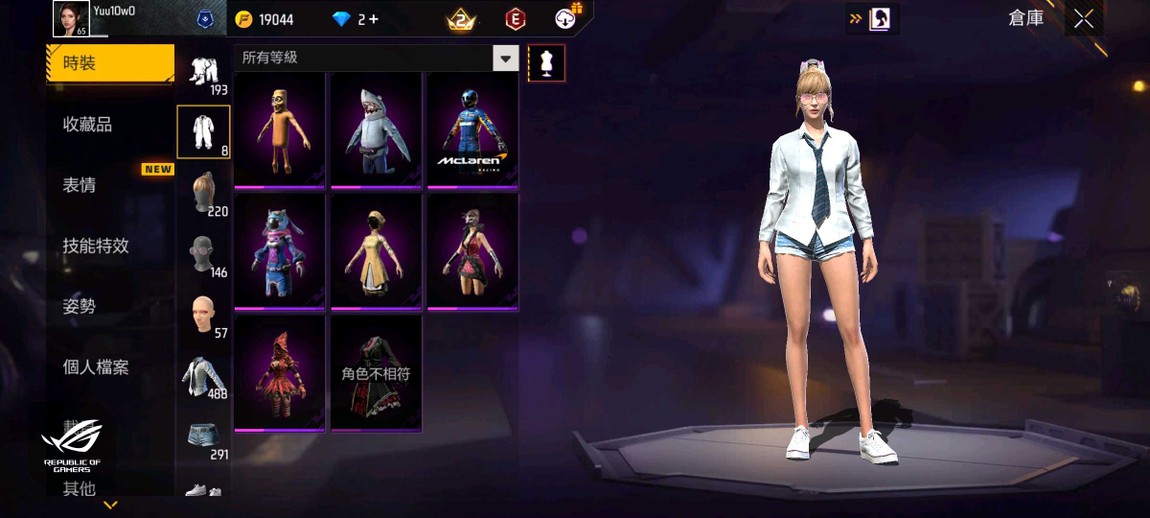Open the 個人檔案 profile tab
Viewport: 1150px width, 518px height.
(96, 367)
